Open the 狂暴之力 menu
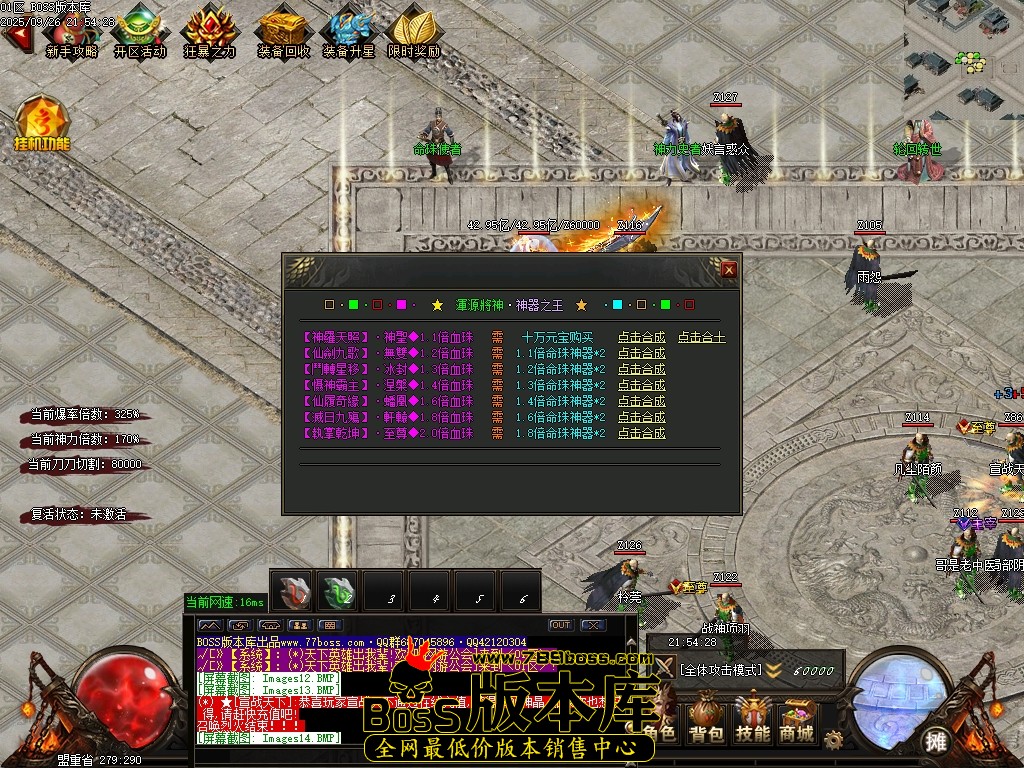 [210, 32]
